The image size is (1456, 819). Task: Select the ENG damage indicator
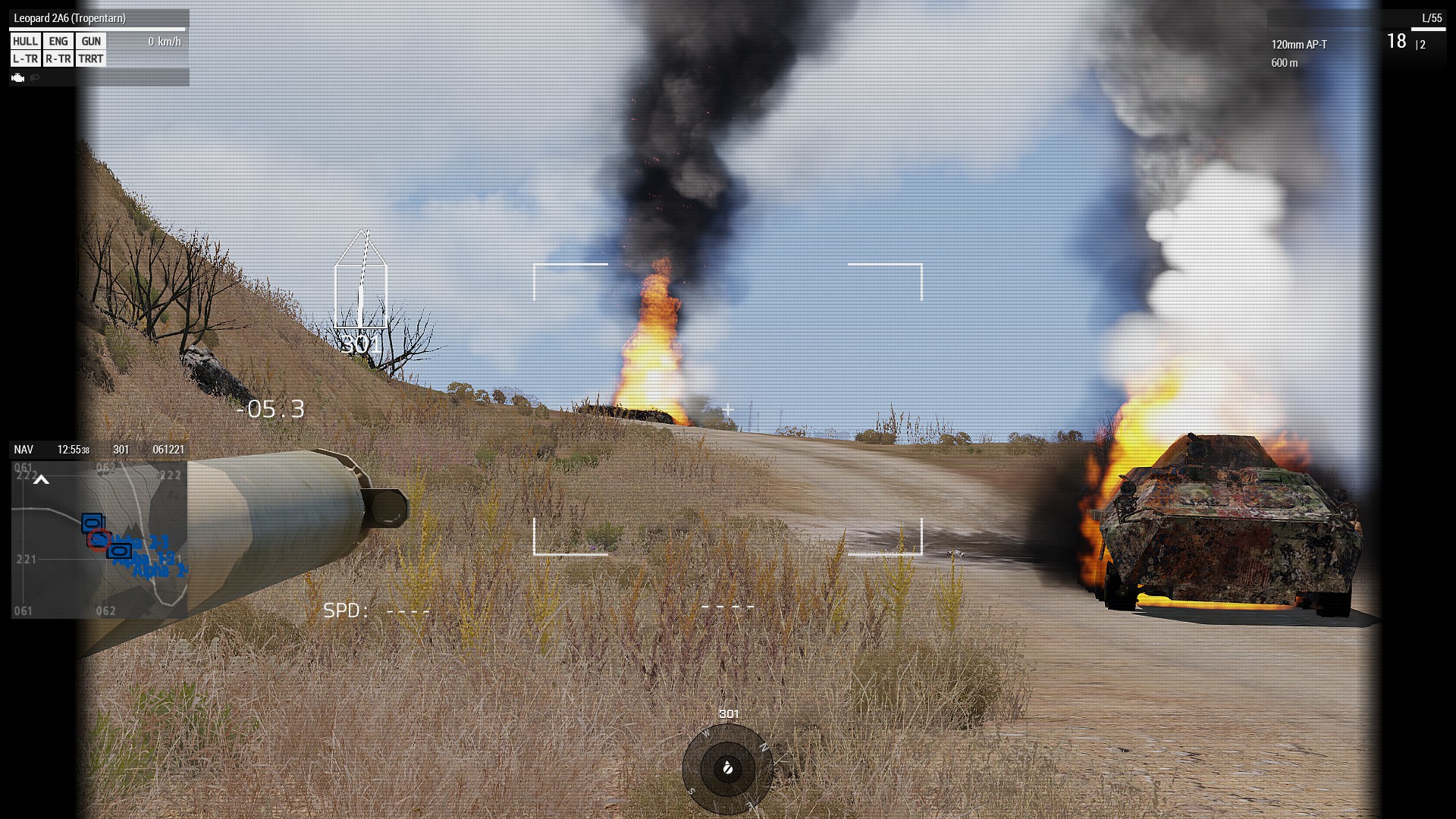pyautogui.click(x=58, y=42)
